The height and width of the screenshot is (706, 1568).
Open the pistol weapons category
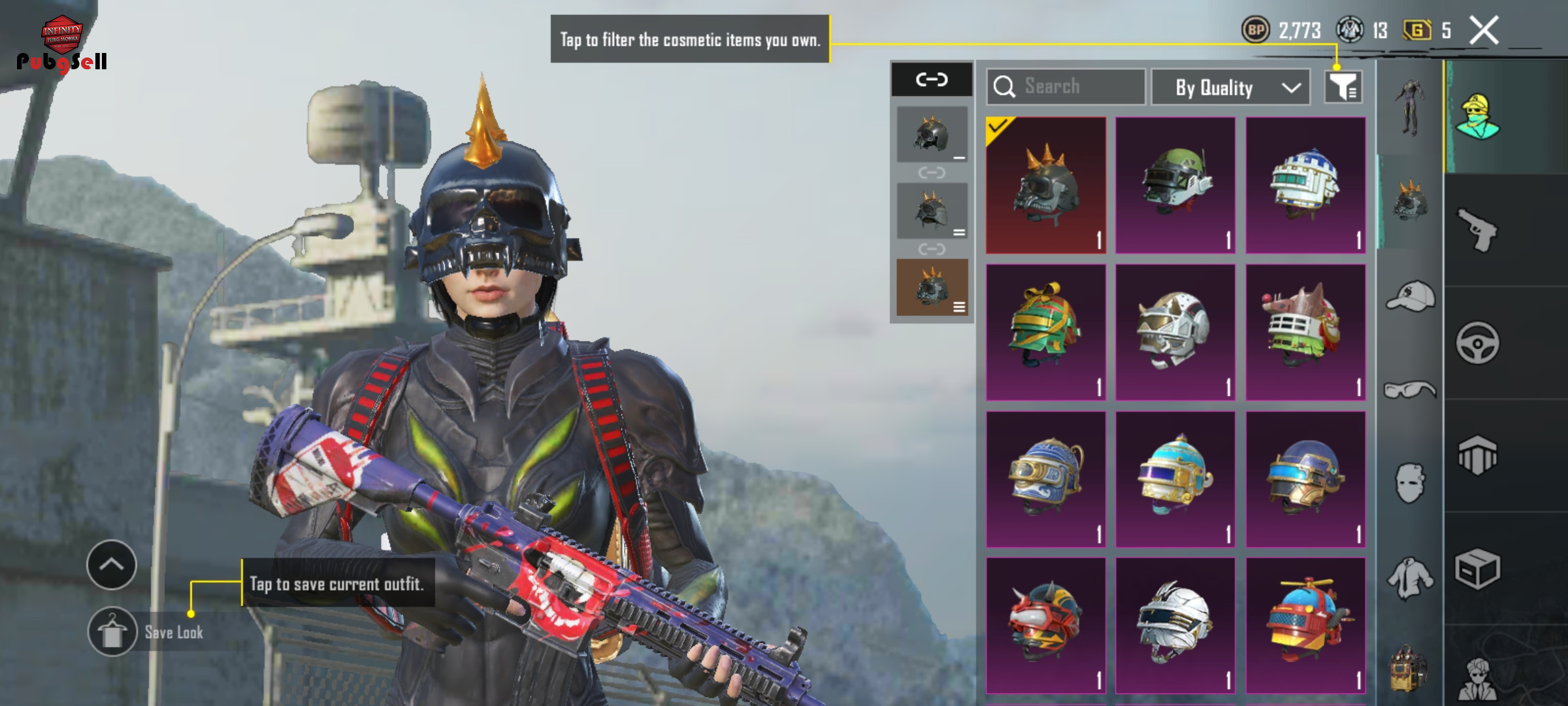(x=1477, y=230)
